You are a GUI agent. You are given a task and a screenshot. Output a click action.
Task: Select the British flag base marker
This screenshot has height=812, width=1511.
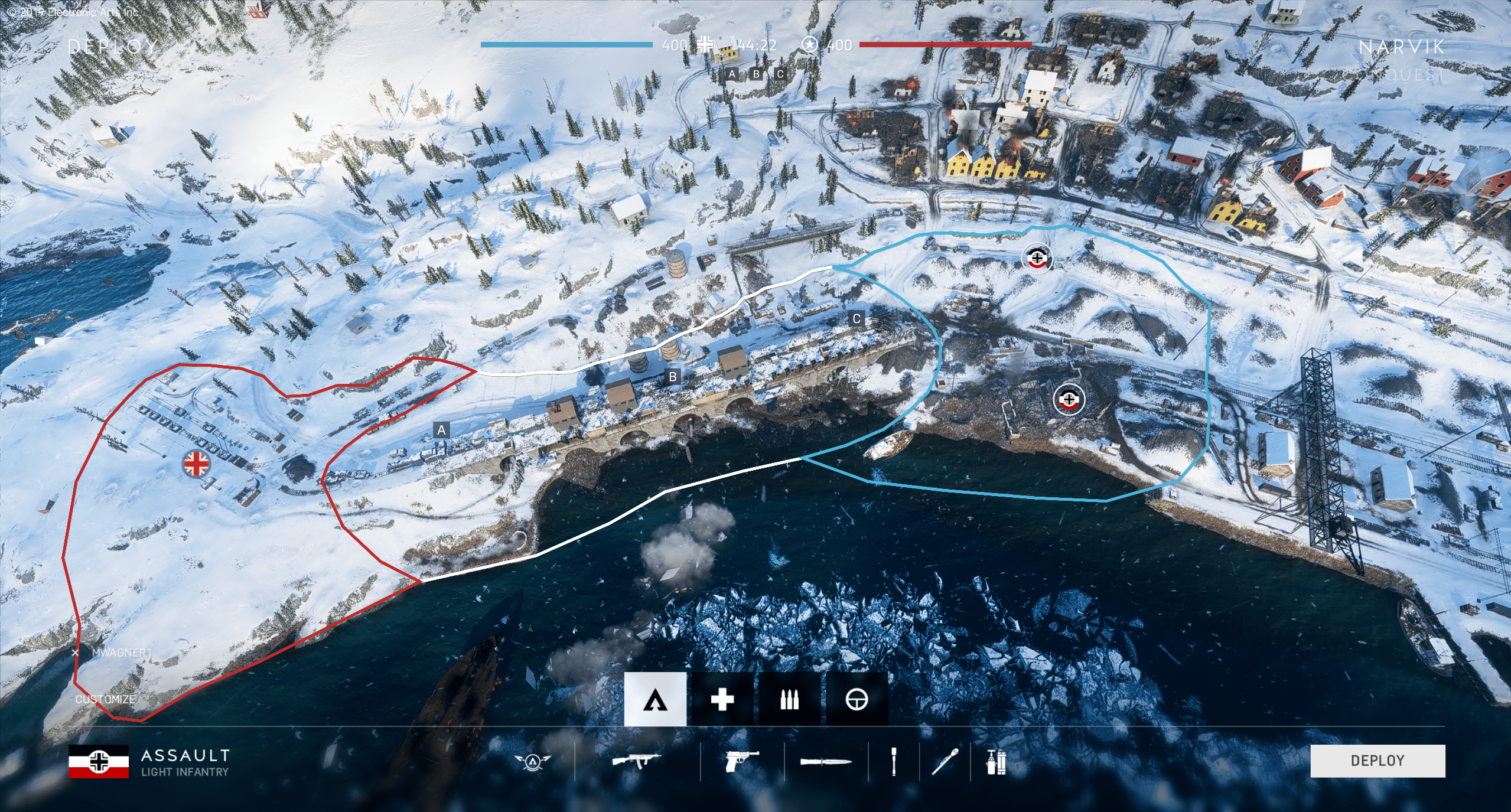tap(196, 464)
